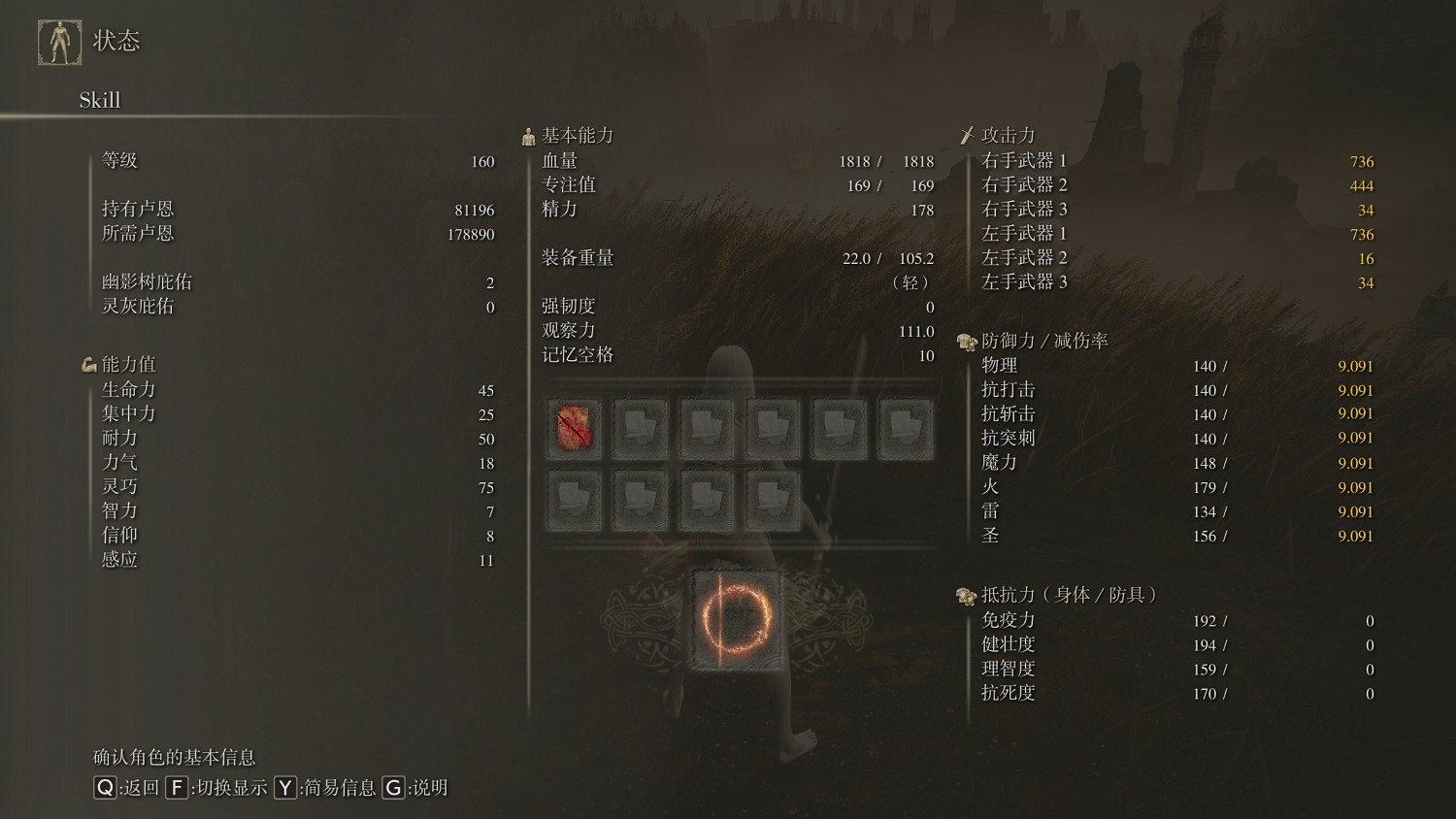Image resolution: width=1456 pixels, height=819 pixels.
Task: Click the equipped red talisman icon
Action: pos(574,426)
